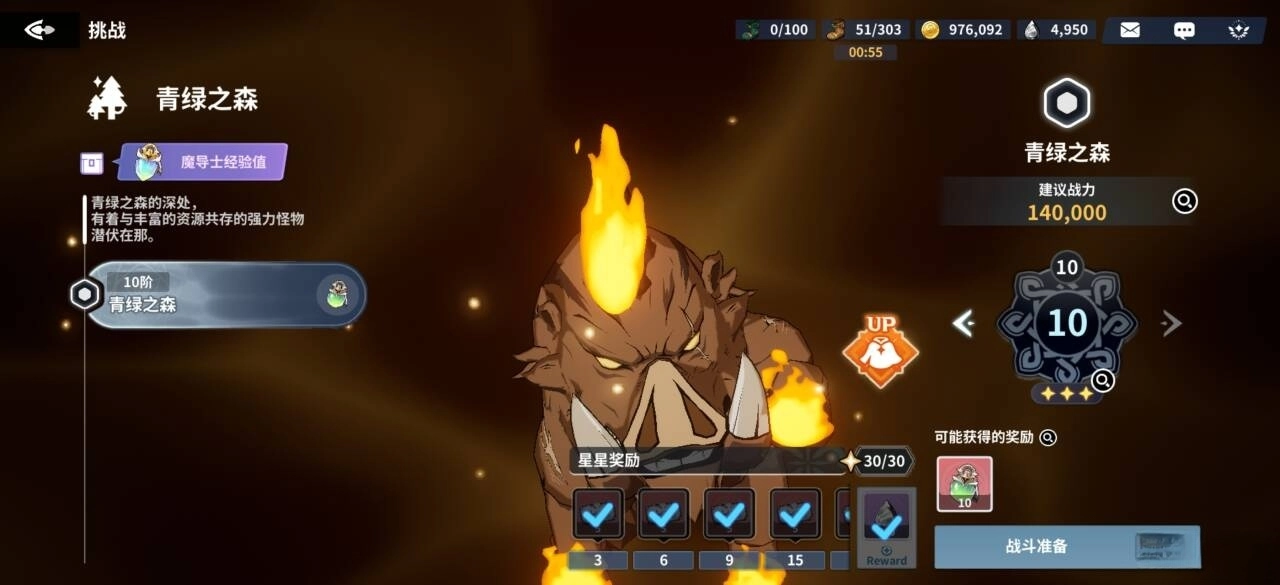The width and height of the screenshot is (1280, 585).
Task: Open the winged emblem menu icon
Action: (x=1239, y=30)
